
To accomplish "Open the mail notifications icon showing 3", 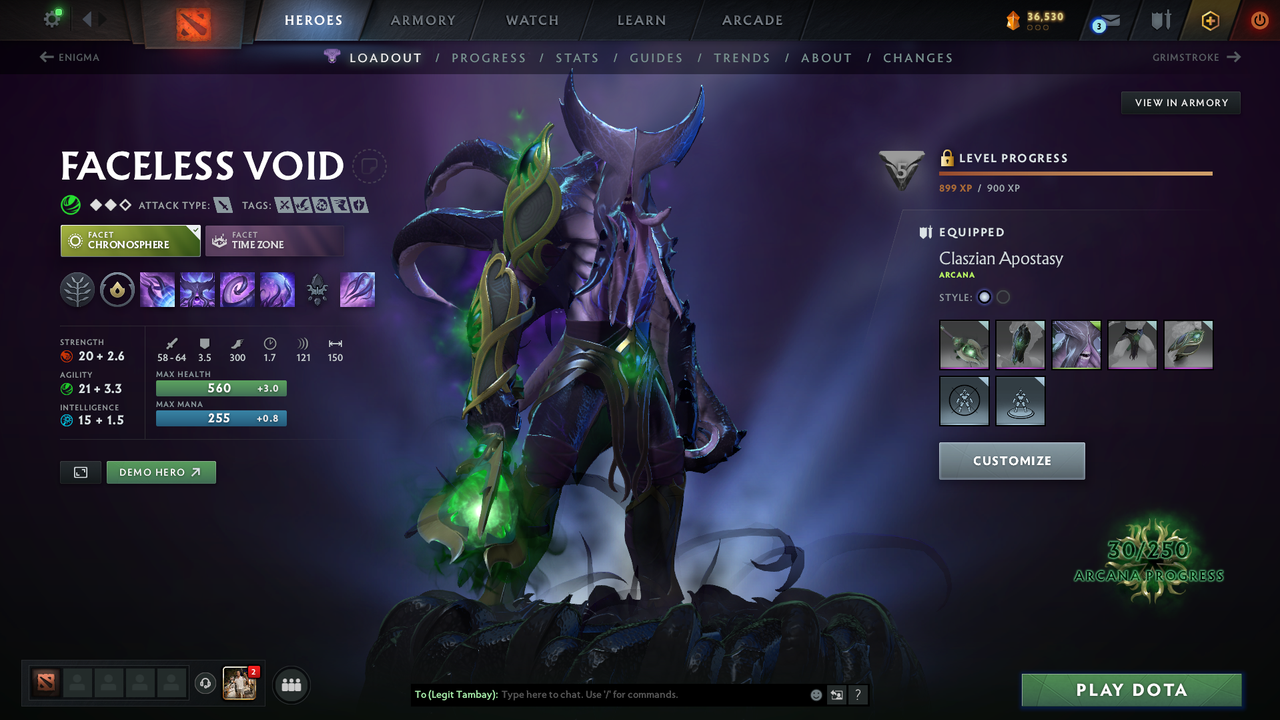I will (x=1104, y=20).
